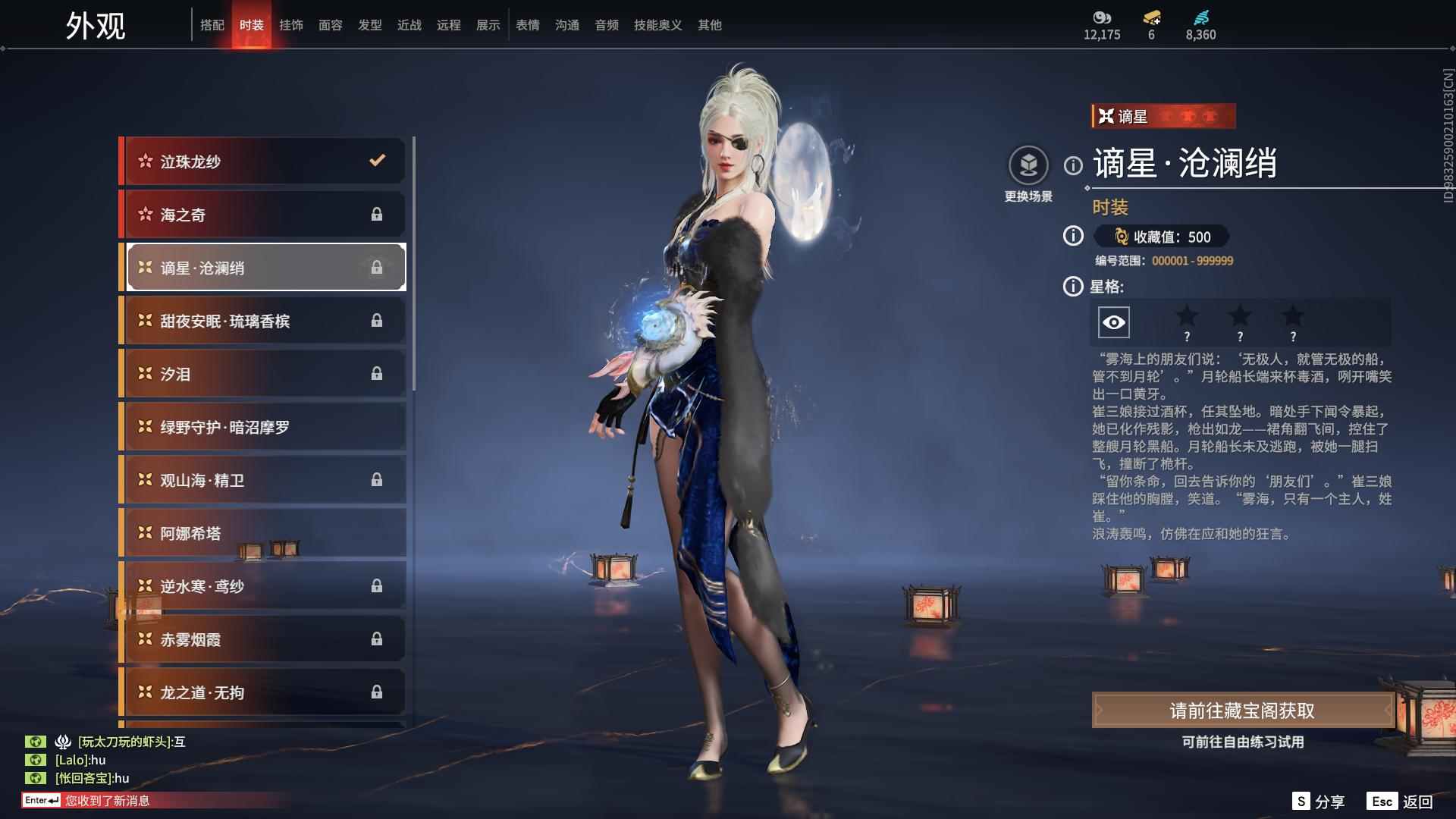This screenshot has height=819, width=1456.
Task: Click the 请前往藏宝阁获取 button
Action: coord(1241,711)
